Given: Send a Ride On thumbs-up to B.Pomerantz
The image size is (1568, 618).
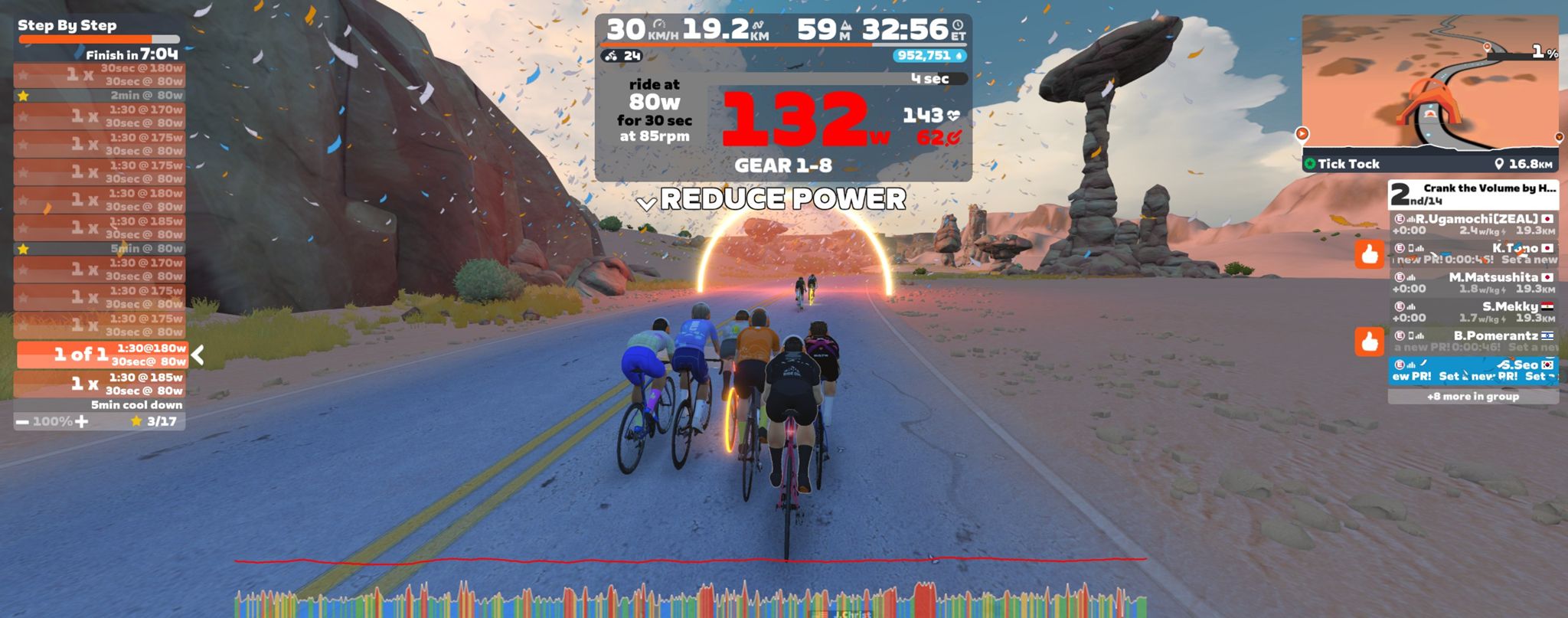Looking at the screenshot, I should click(1369, 342).
